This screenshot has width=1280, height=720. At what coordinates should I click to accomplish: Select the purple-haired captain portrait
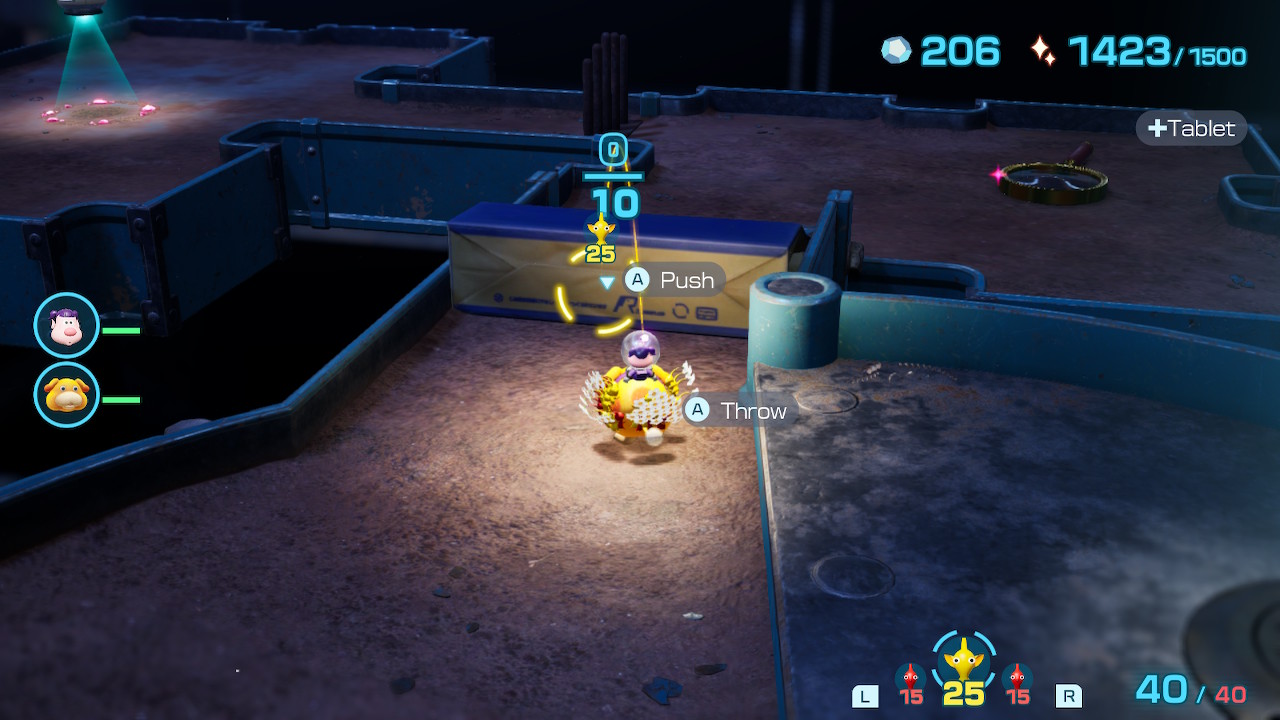(66, 325)
